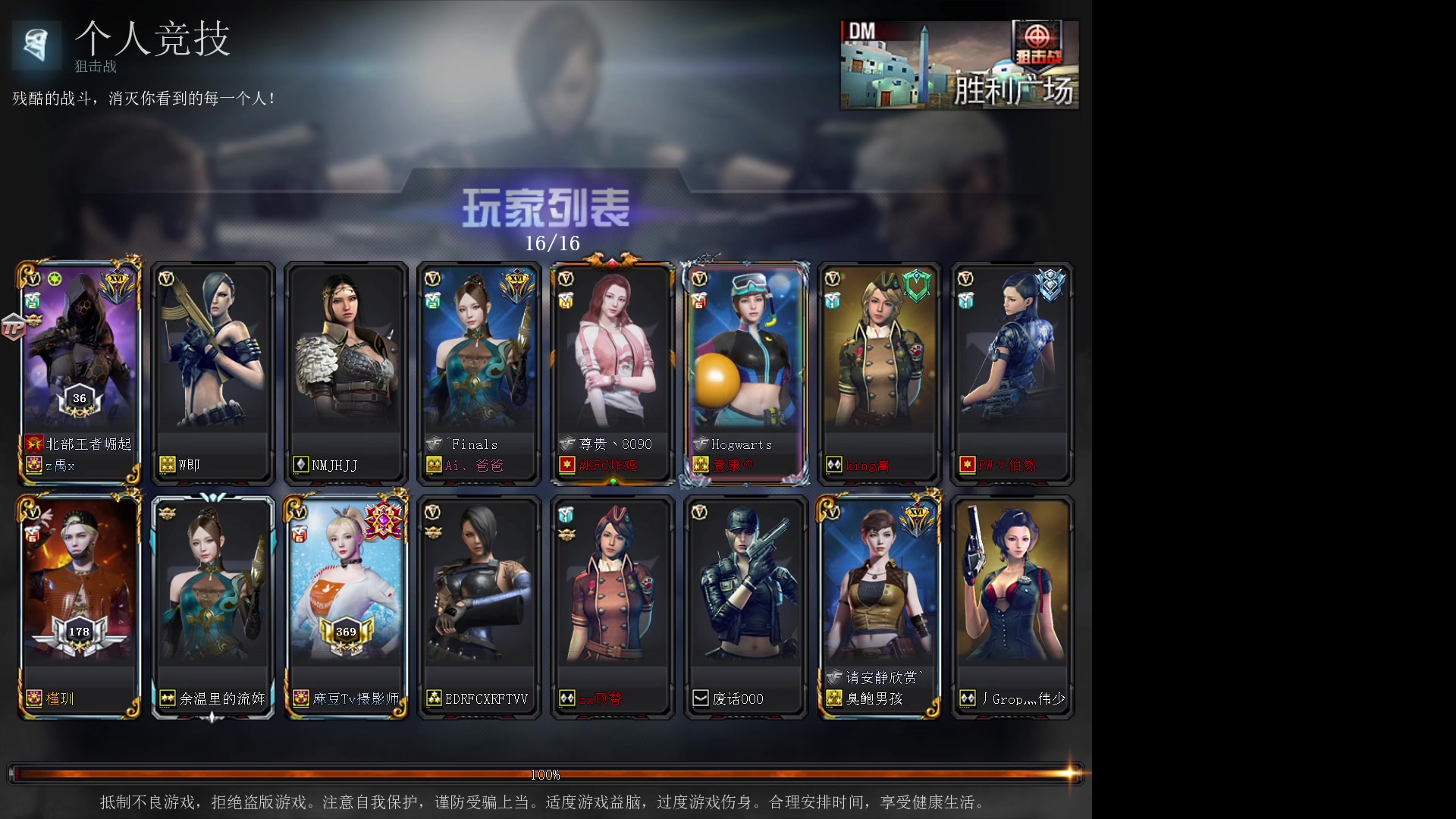Click the TP badge on z禹x's player card

[14, 328]
